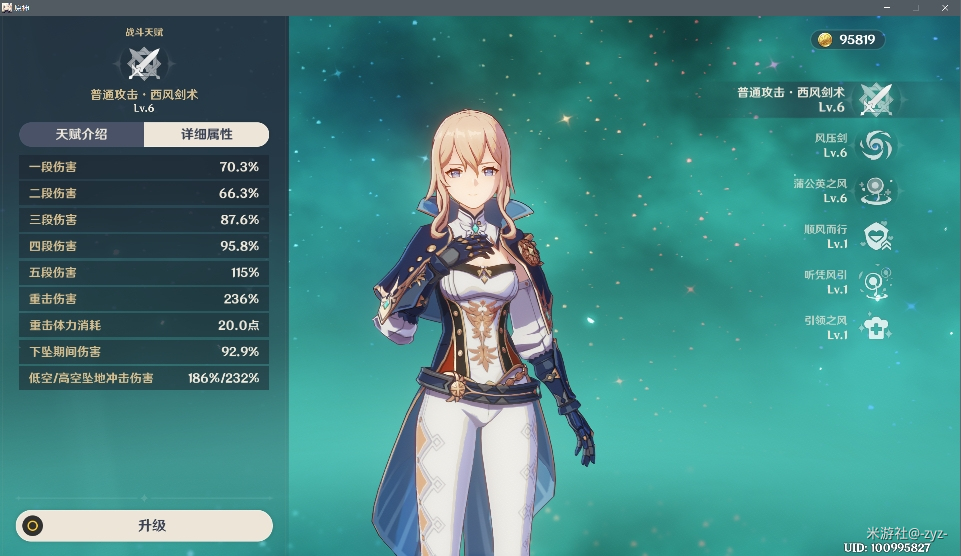
Task: Open the 风压剑 talent
Action: click(x=877, y=145)
